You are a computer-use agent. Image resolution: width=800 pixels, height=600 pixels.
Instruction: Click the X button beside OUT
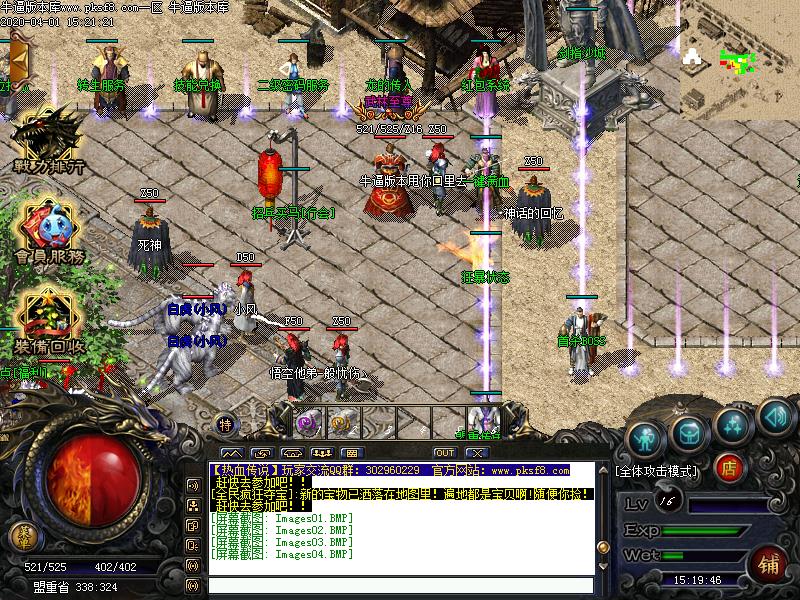point(477,453)
